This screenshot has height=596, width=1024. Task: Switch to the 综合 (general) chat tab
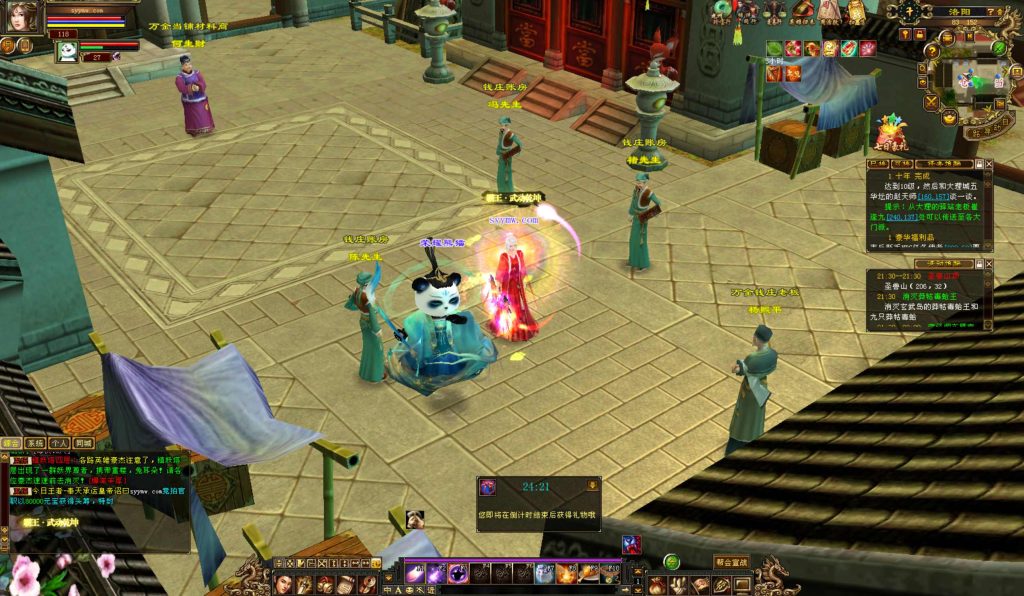click(x=11, y=442)
